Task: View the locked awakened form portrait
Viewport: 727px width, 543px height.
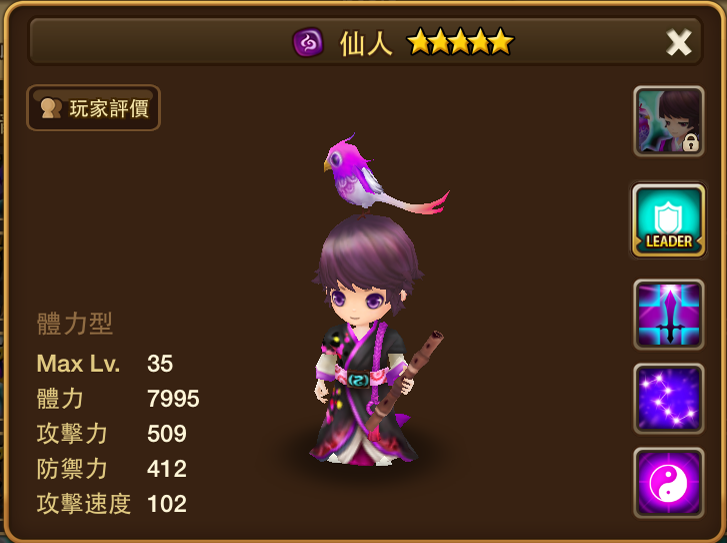Action: coord(668,121)
